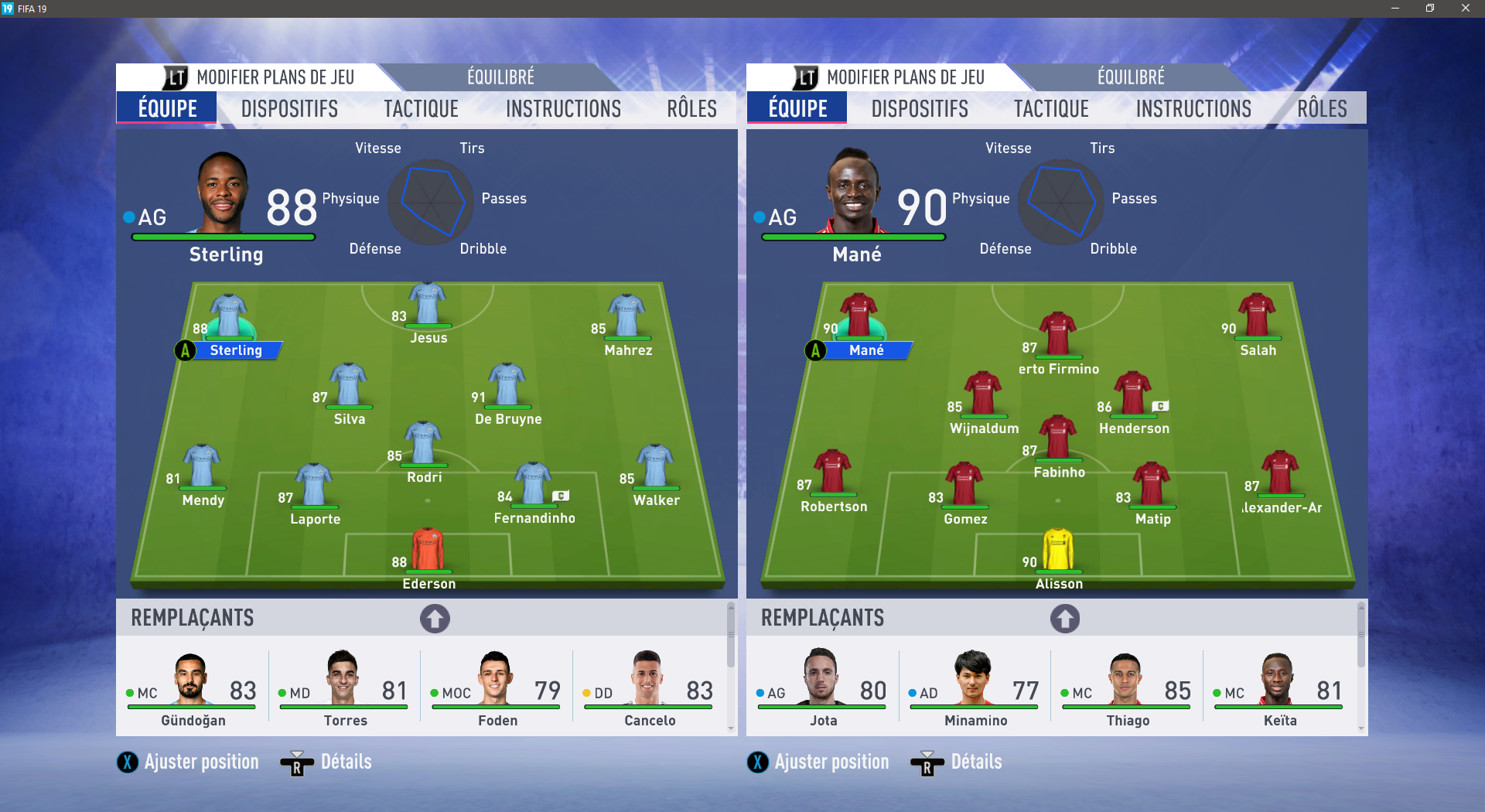Toggle the A armband badge next to Mané
The height and width of the screenshot is (812, 1485).
tap(814, 350)
